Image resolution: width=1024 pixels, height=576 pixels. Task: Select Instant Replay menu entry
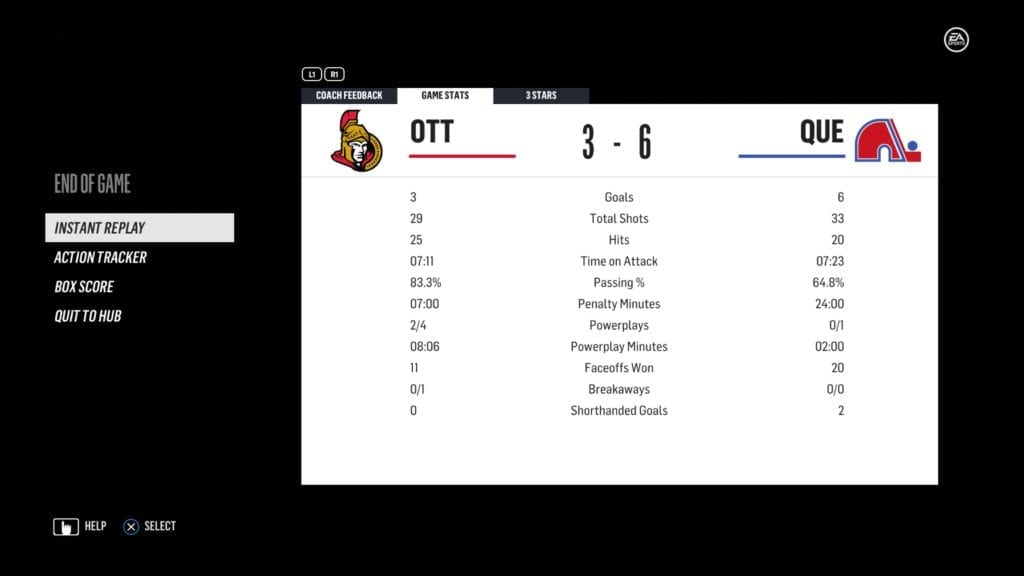(139, 228)
